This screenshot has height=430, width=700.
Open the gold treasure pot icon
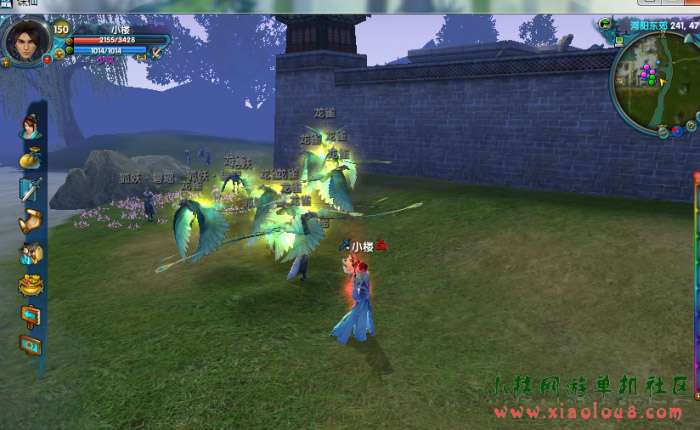click(30, 285)
